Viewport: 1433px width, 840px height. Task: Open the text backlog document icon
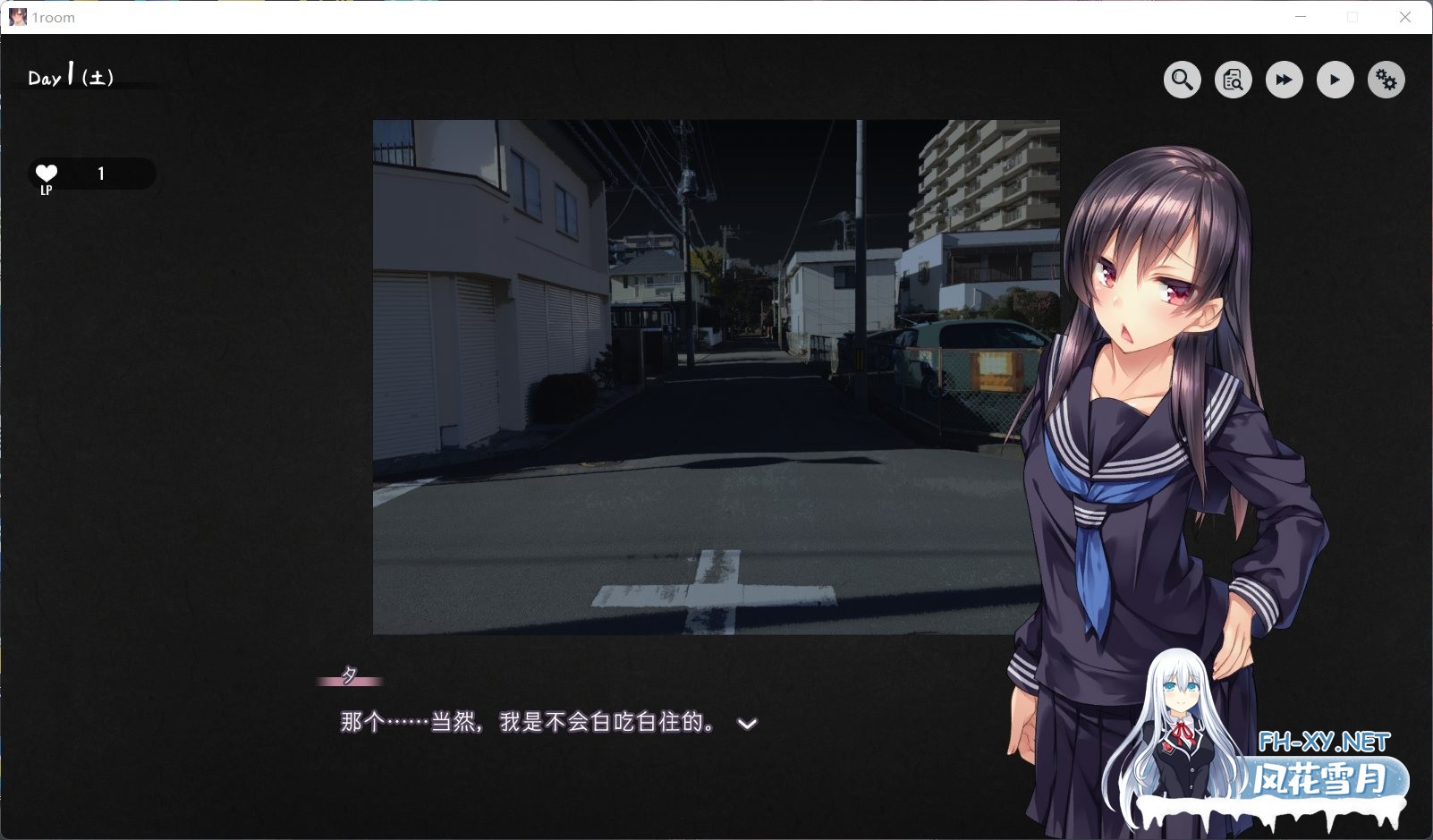(1233, 81)
